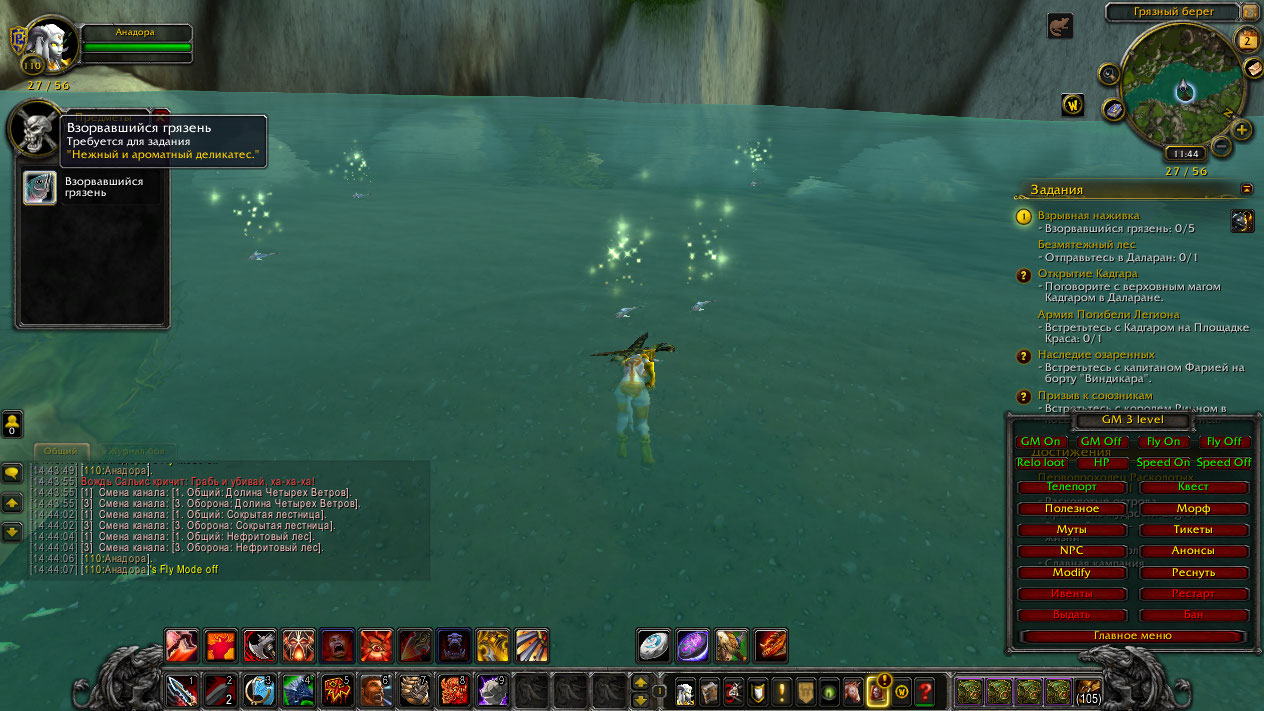Viewport: 1264px width, 711px height.
Task: Open the Тикеты list
Action: pyautogui.click(x=1193, y=530)
